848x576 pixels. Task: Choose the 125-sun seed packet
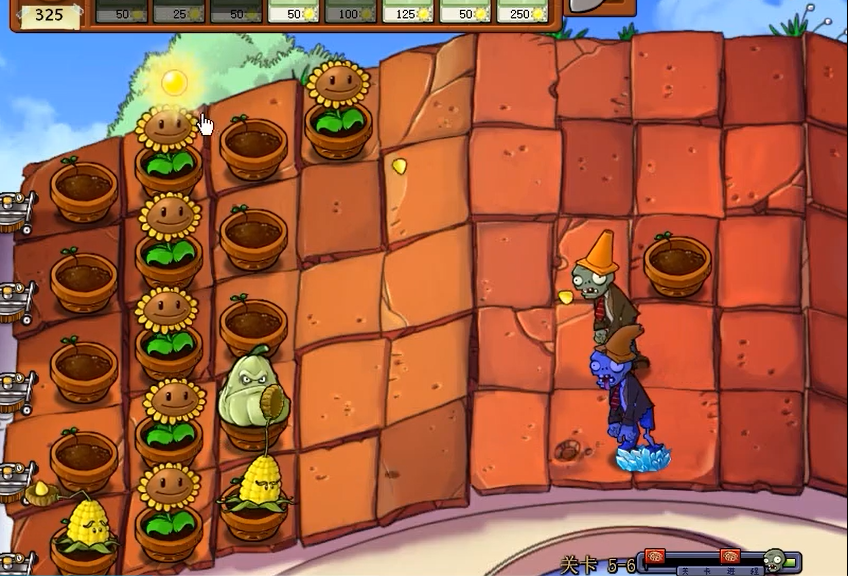[x=410, y=11]
